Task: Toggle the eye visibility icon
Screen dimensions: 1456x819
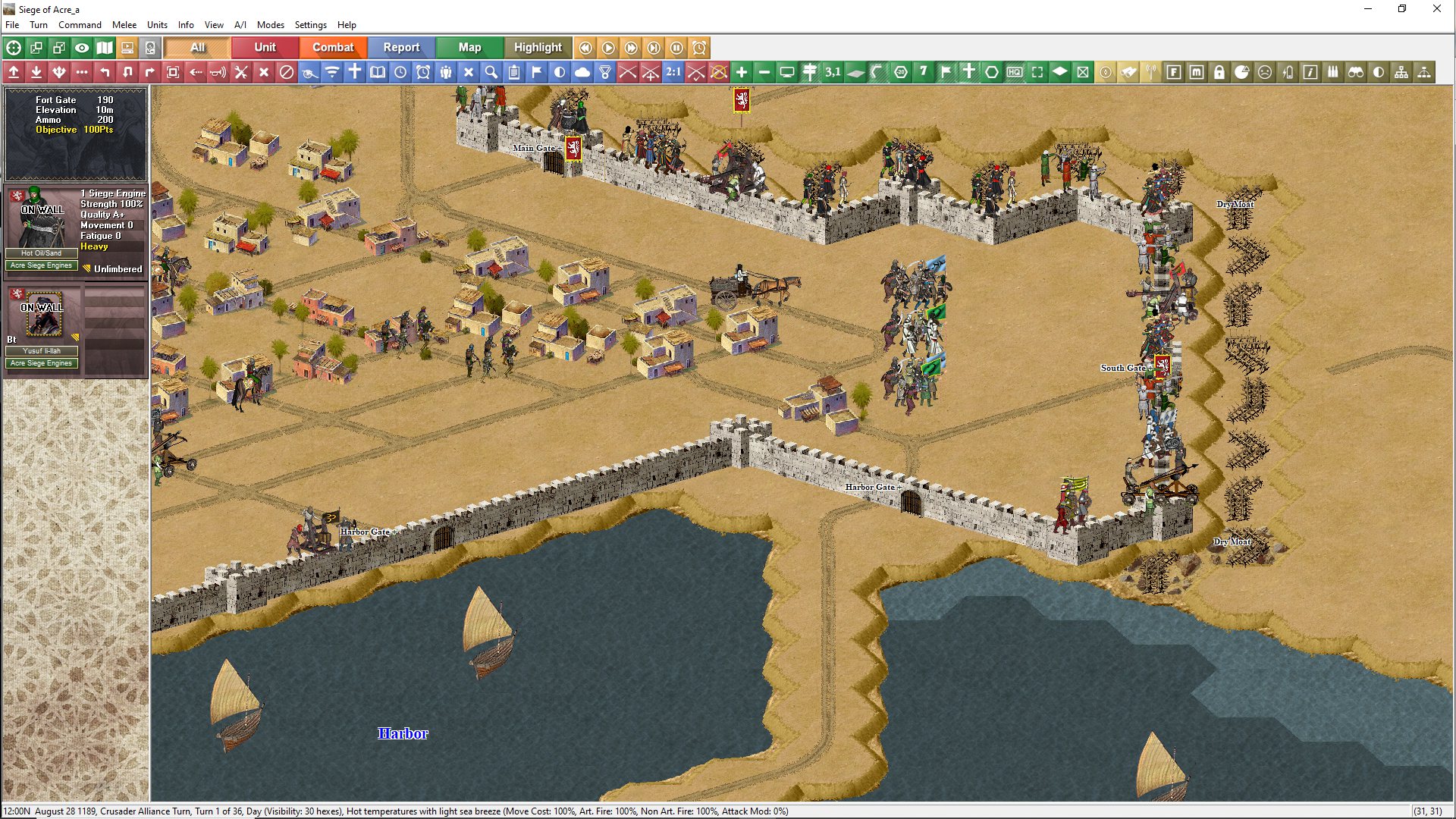Action: click(x=82, y=48)
